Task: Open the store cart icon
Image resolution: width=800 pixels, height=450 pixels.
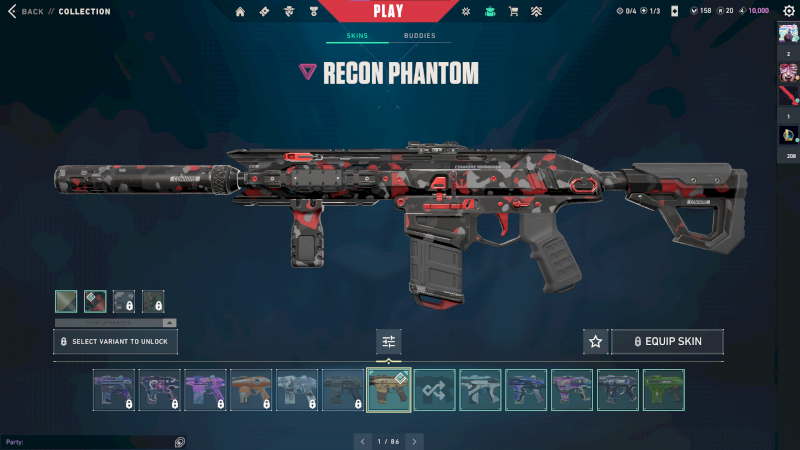Action: point(513,12)
